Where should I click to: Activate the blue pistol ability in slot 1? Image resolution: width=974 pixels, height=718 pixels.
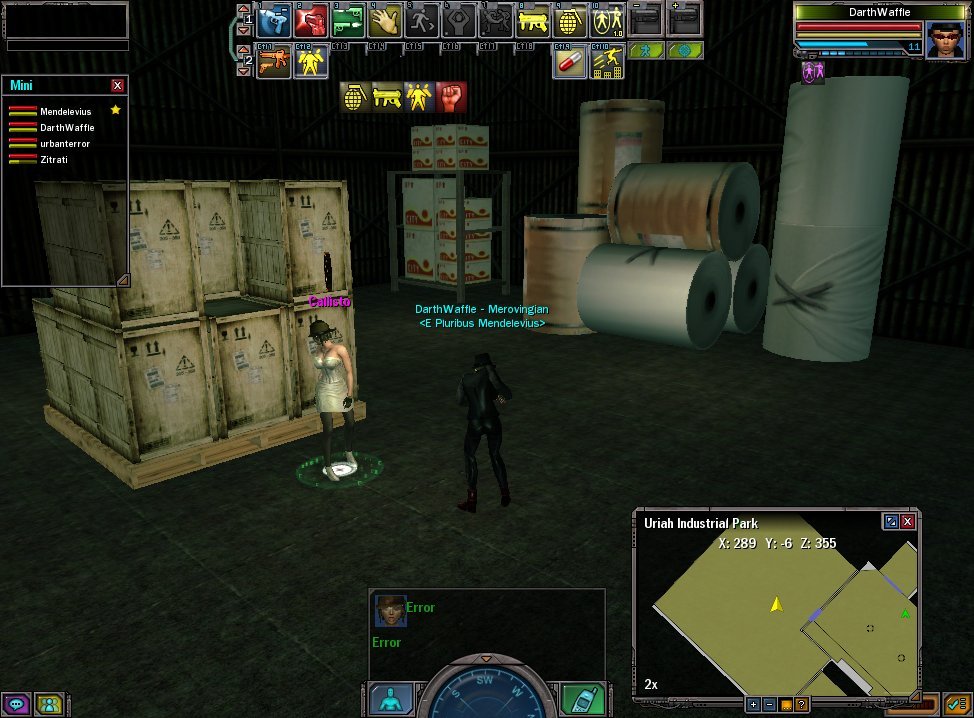tap(273, 22)
